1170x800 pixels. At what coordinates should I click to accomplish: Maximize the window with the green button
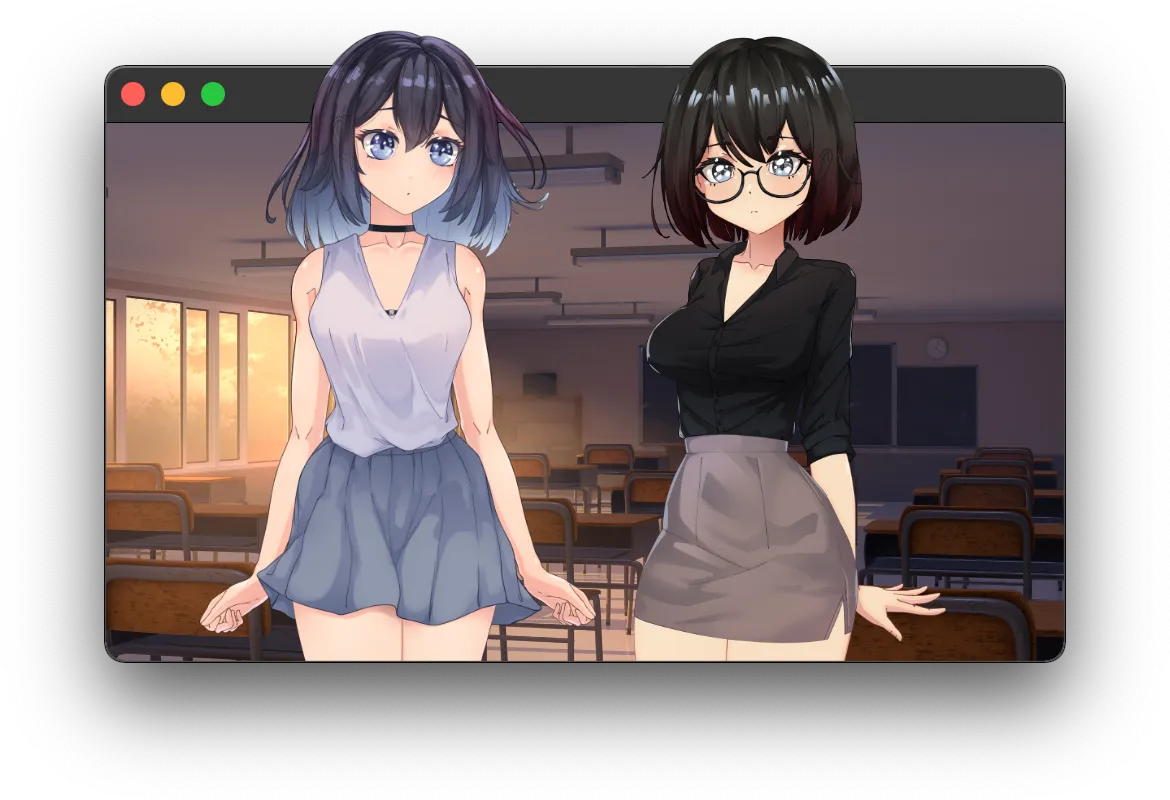pyautogui.click(x=213, y=94)
